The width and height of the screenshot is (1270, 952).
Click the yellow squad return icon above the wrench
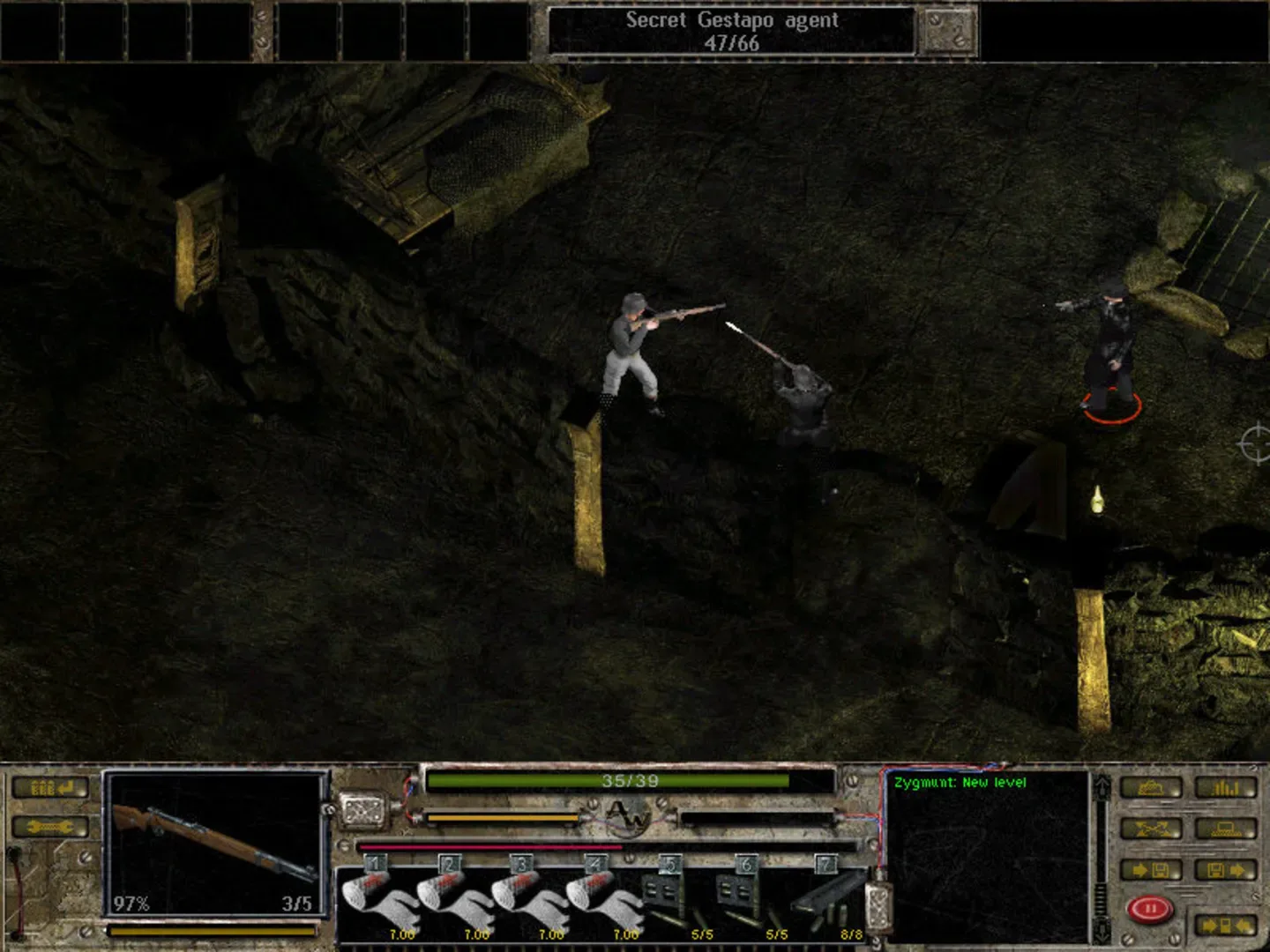pyautogui.click(x=50, y=788)
